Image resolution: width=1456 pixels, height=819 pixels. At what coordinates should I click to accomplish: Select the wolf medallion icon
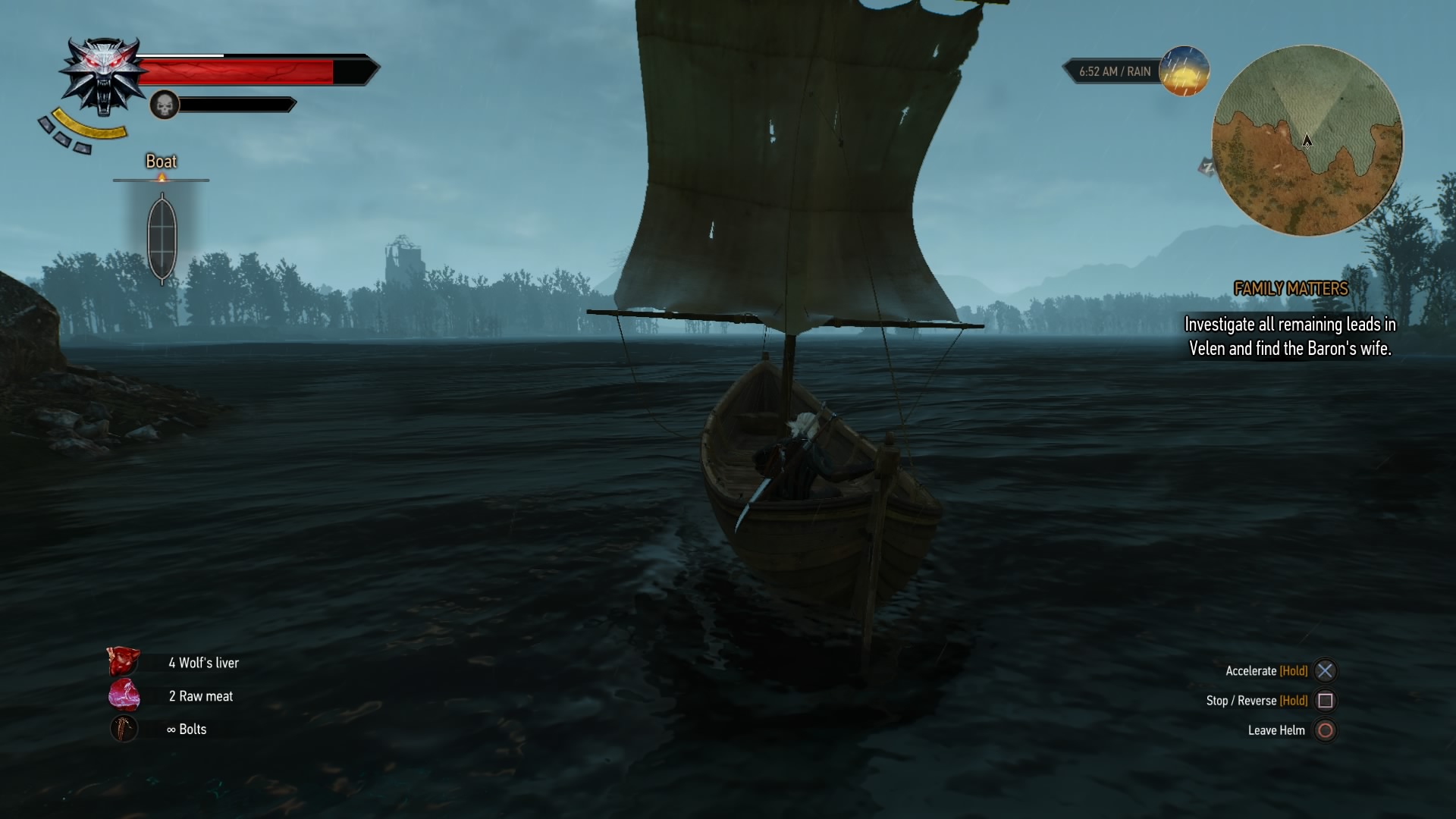(103, 74)
